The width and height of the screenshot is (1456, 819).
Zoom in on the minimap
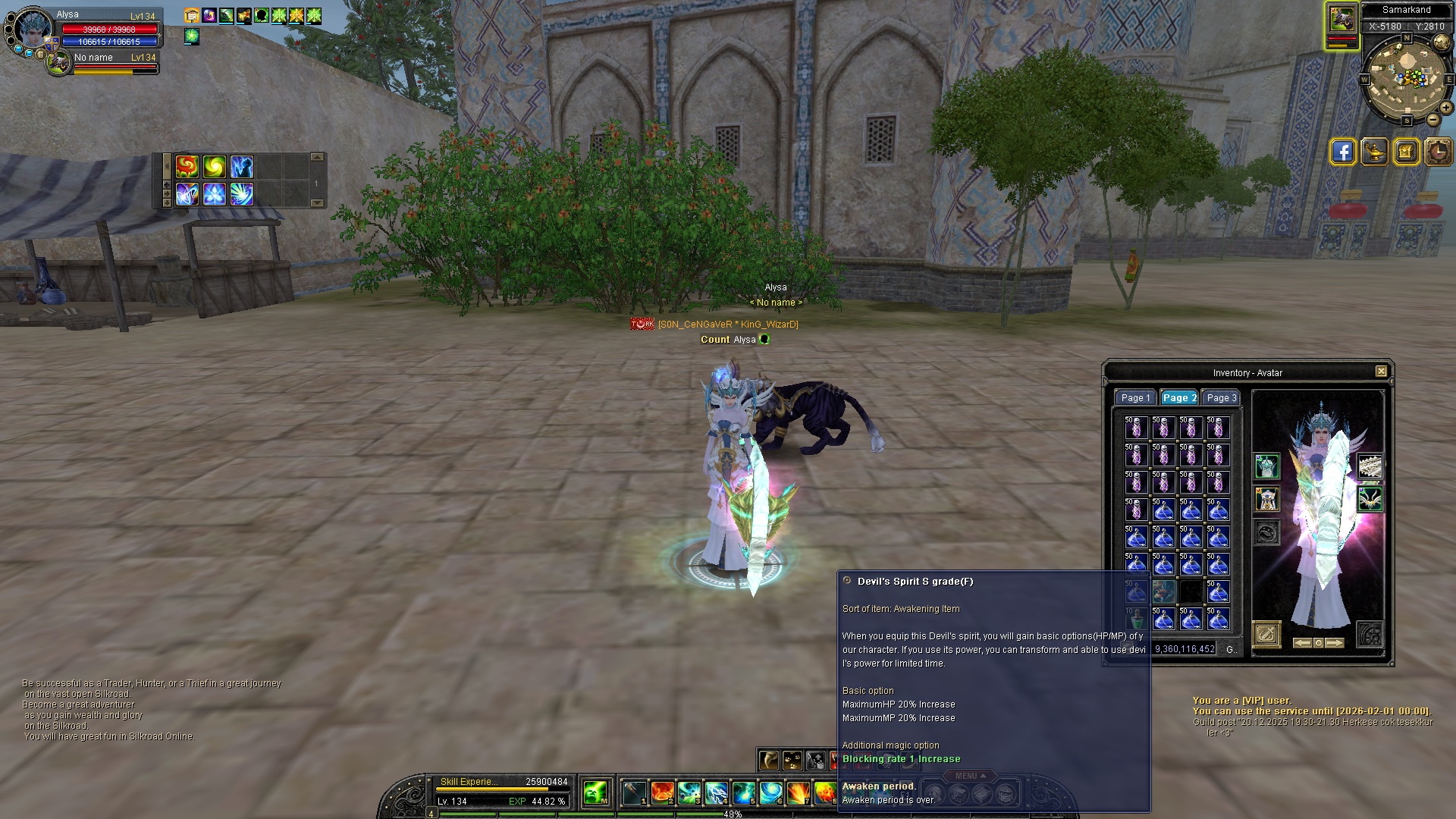point(1446,108)
